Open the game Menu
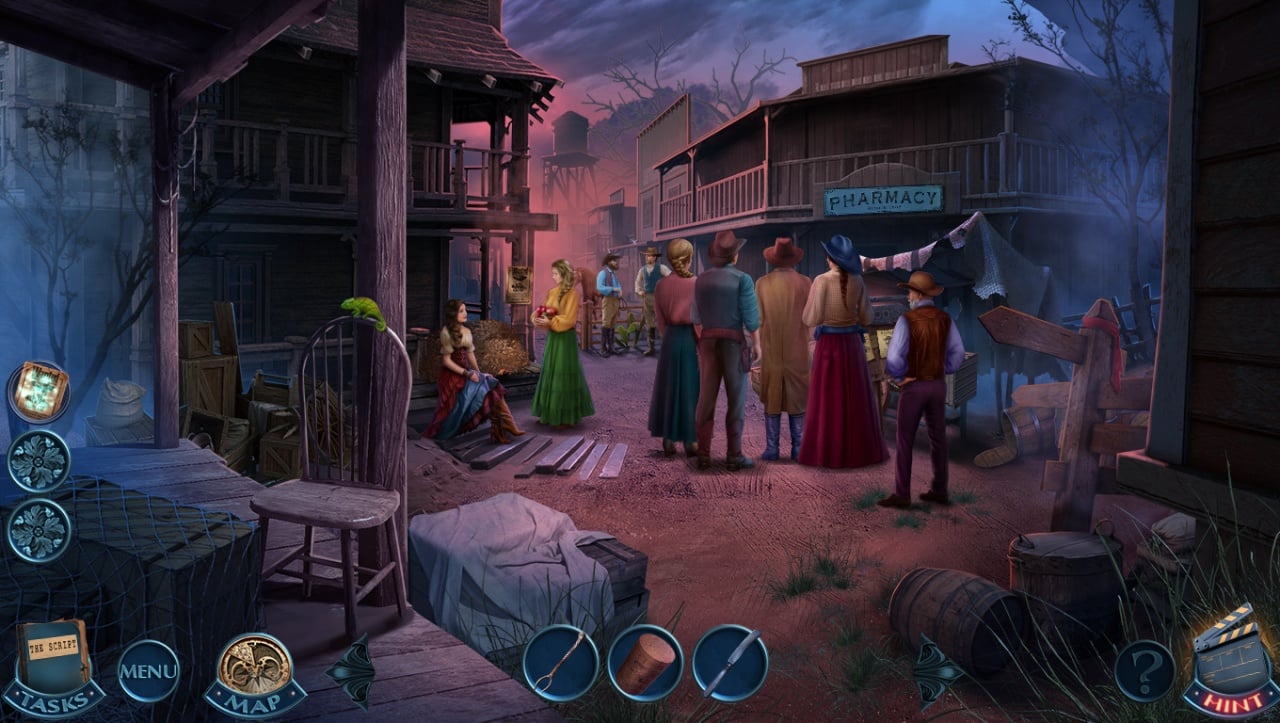The width and height of the screenshot is (1280, 723). (x=149, y=670)
